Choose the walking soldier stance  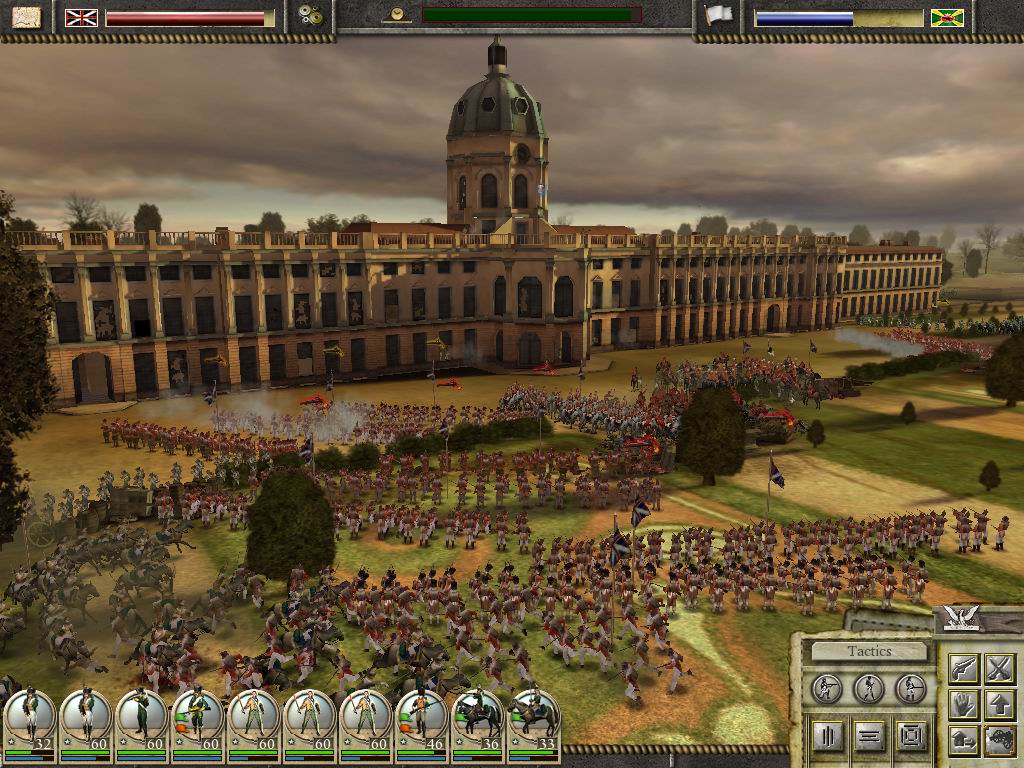pos(868,688)
